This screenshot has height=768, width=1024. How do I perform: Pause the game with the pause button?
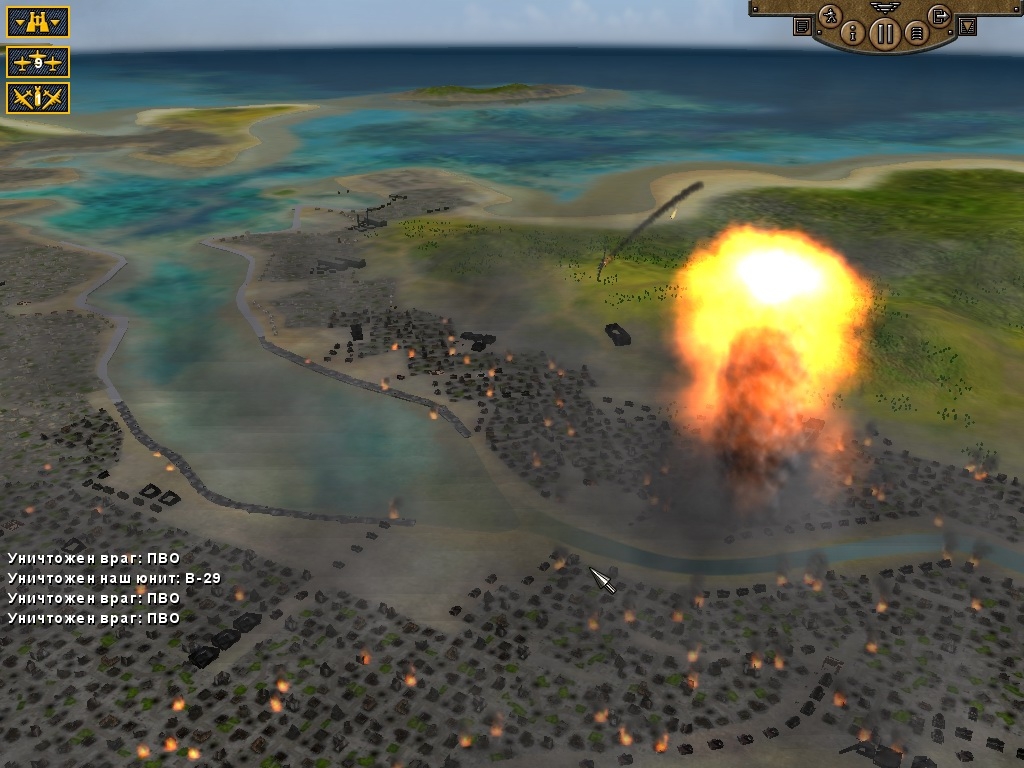[x=884, y=33]
